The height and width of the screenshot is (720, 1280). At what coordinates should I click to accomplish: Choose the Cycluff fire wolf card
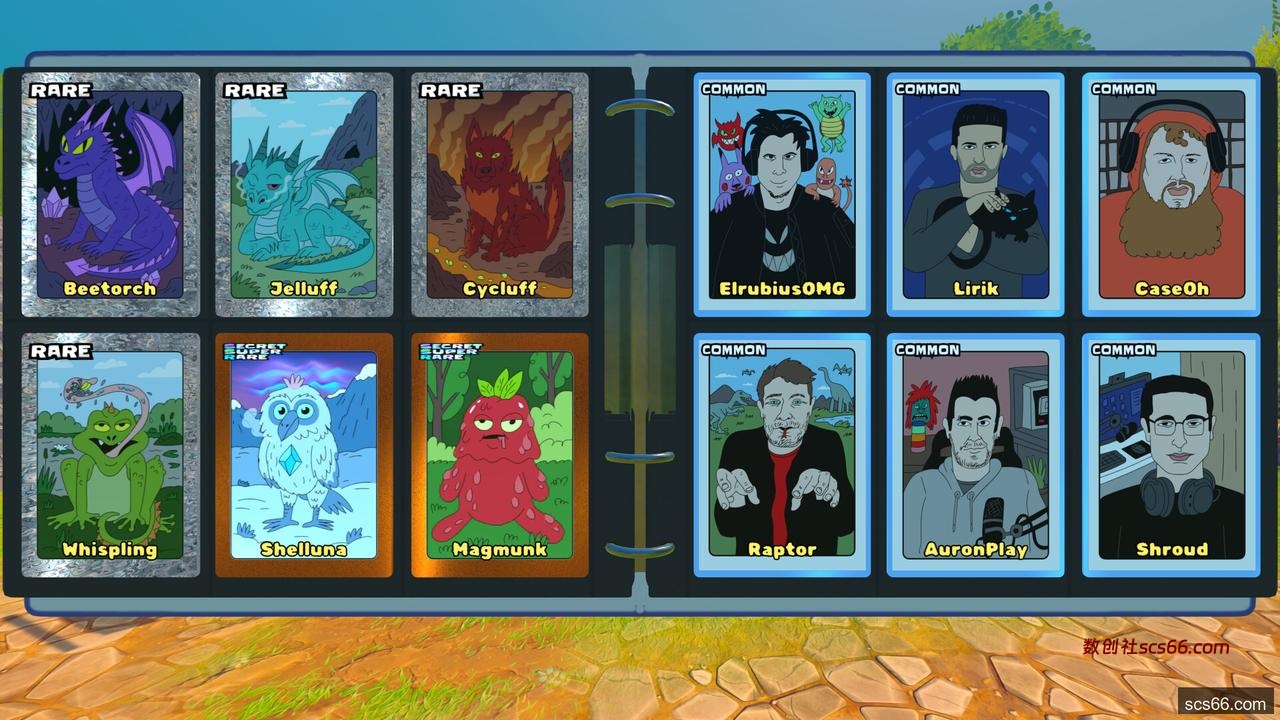pos(500,195)
